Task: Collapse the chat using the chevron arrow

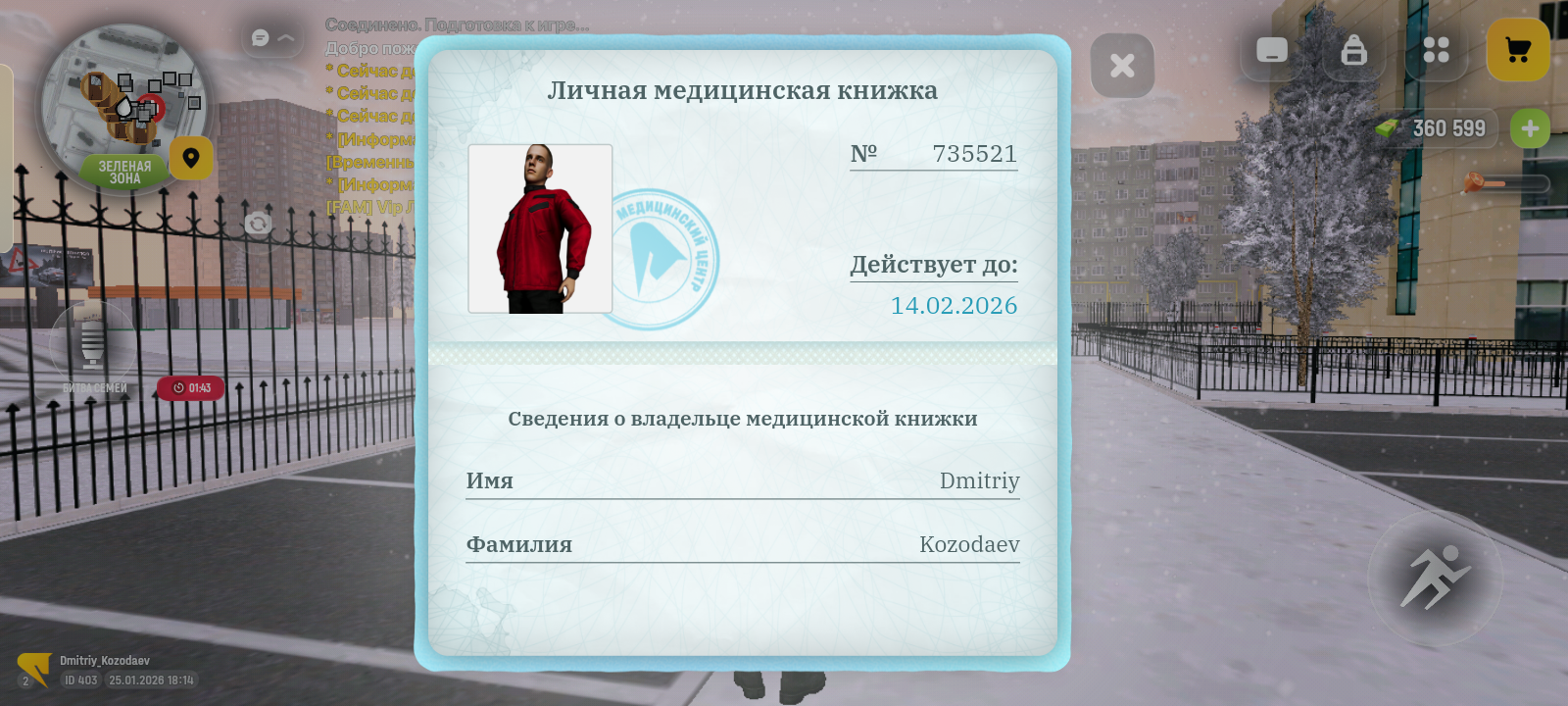Action: click(284, 36)
